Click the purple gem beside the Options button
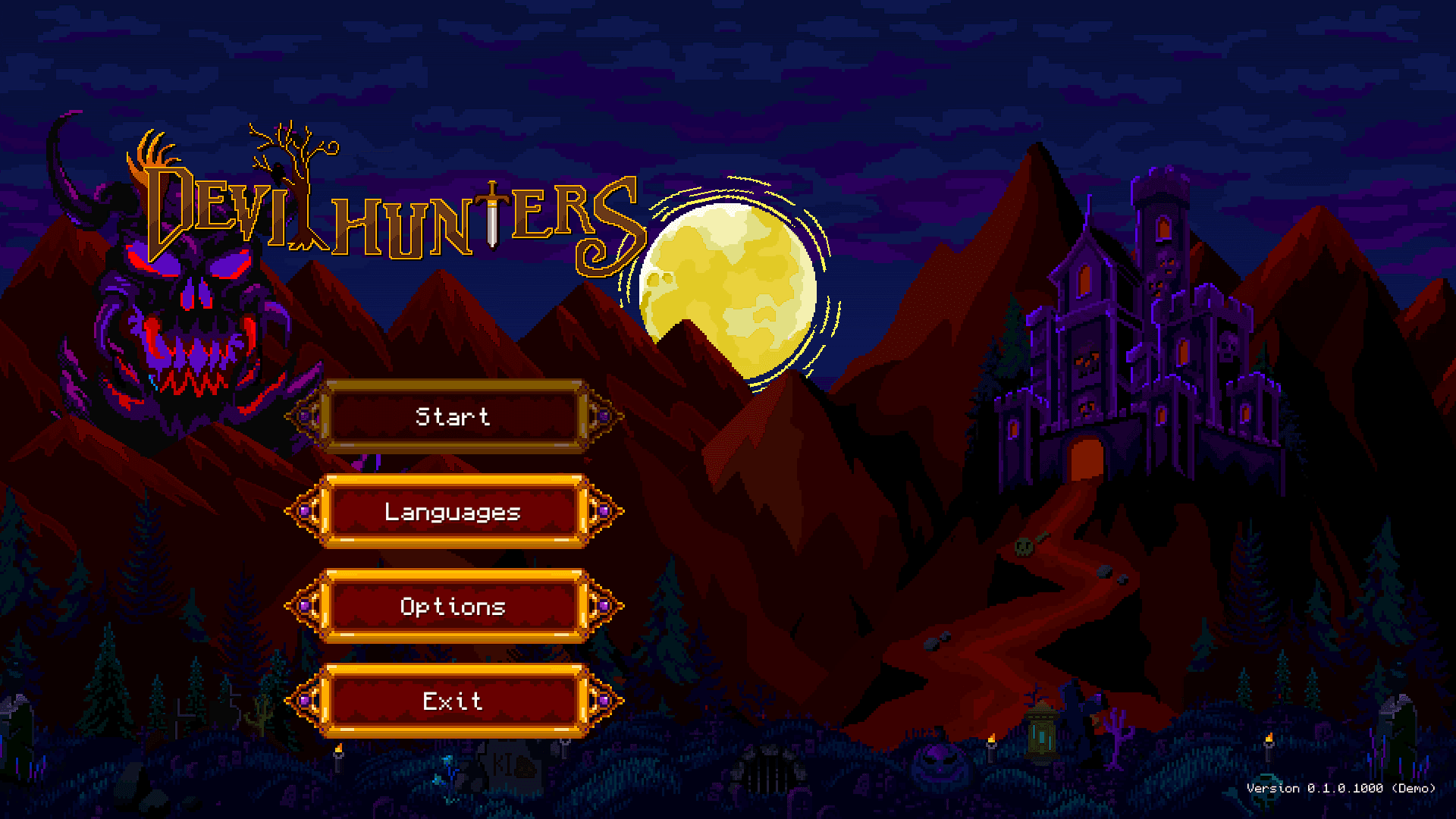This screenshot has width=1456, height=819. [306, 607]
